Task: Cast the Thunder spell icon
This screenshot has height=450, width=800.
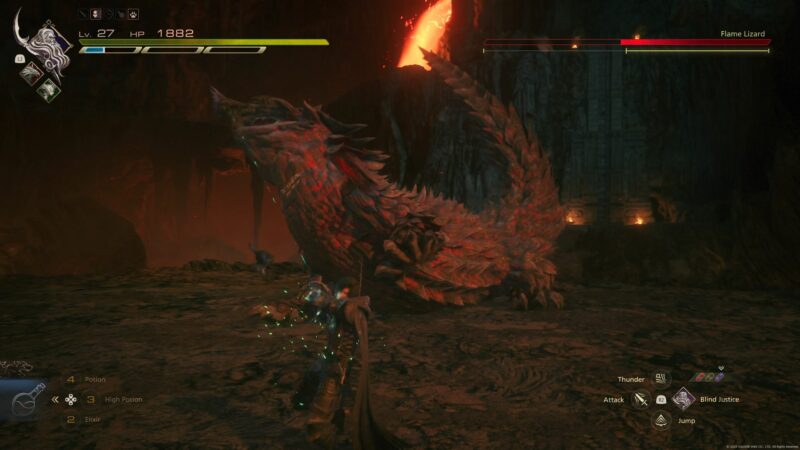Action: 661,379
